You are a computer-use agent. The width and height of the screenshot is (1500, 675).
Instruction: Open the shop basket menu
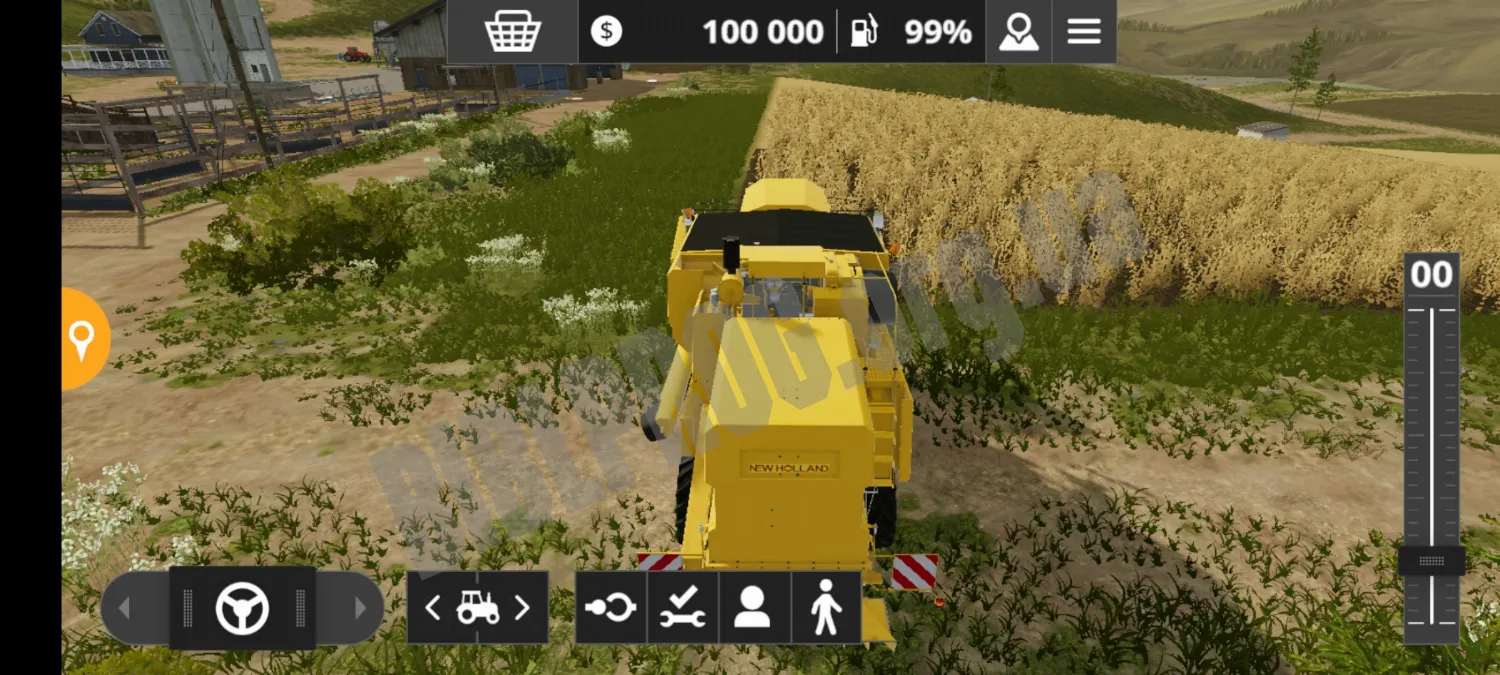click(512, 32)
